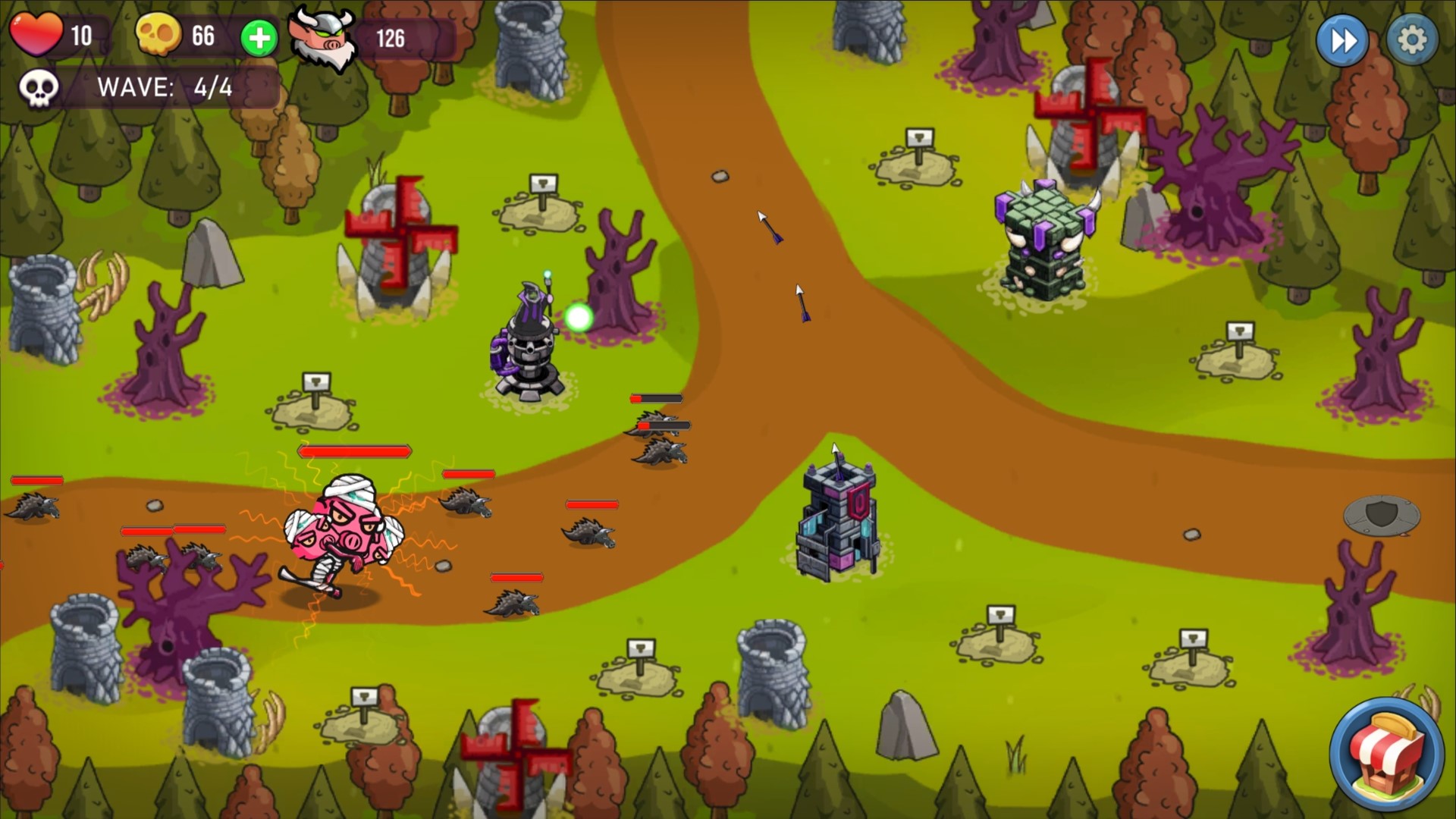Collect the shield pickup near the right edge

[x=1382, y=517]
